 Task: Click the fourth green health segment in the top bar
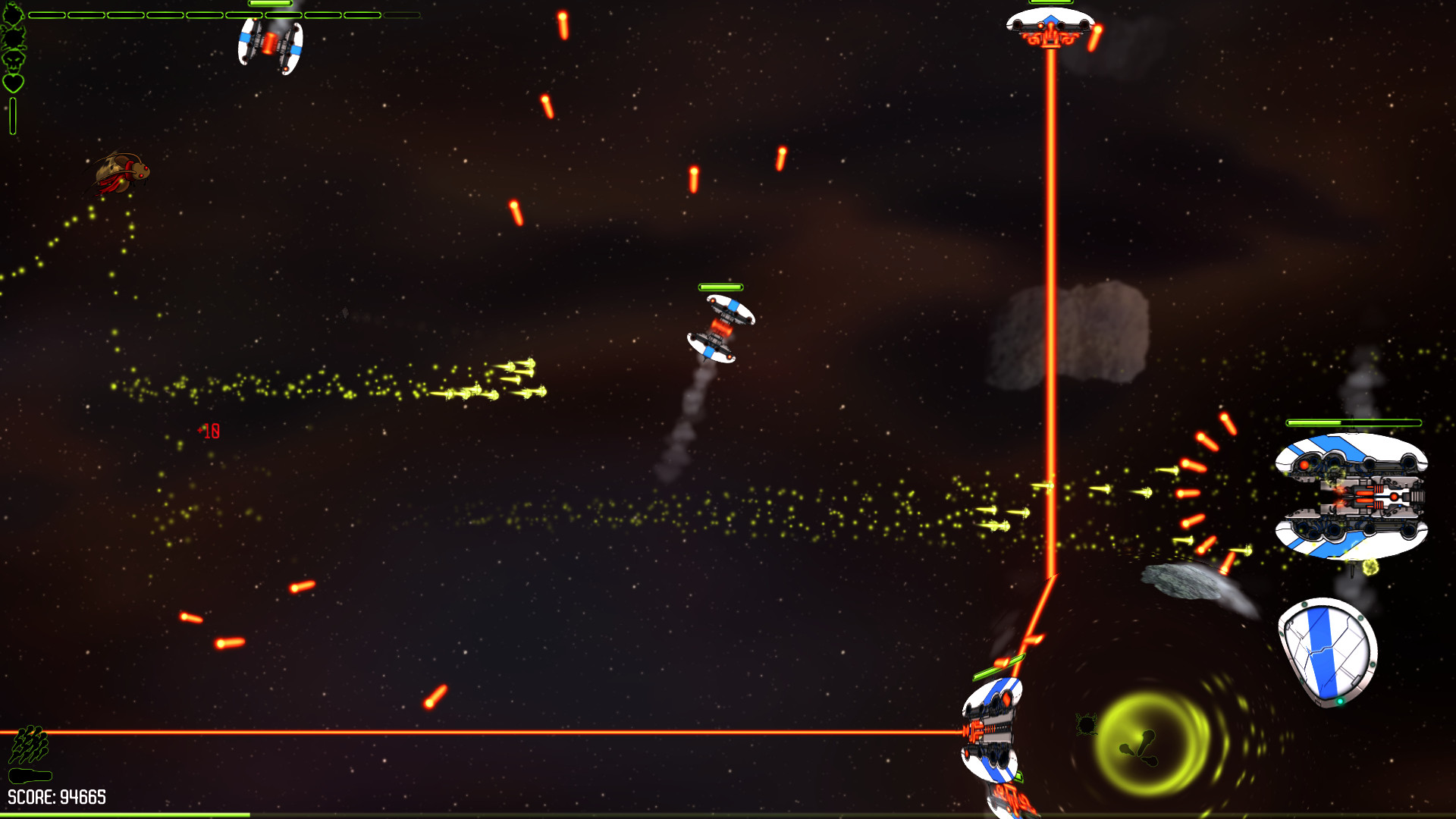click(x=163, y=15)
